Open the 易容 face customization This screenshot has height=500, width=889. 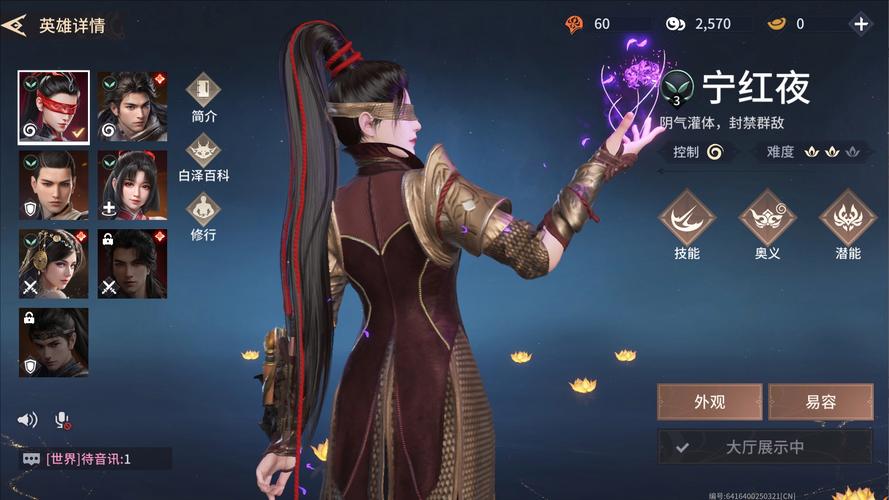pos(820,402)
